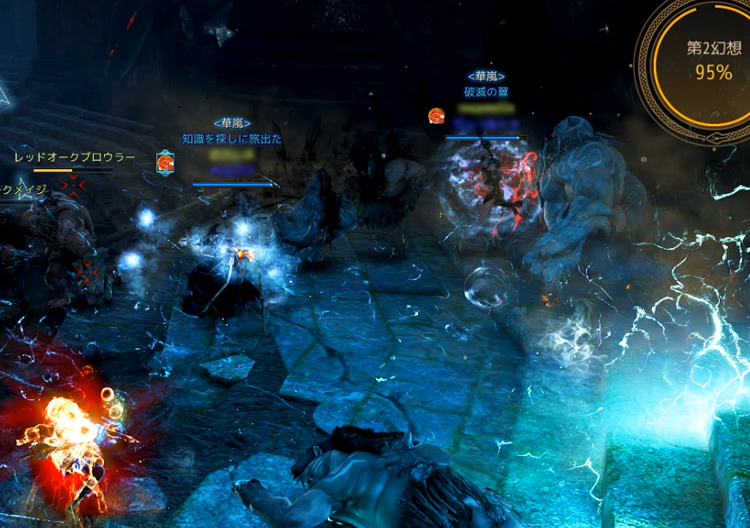750x528 pixels.
Task: Select the レッドオークブロウラー enemy nameplate
Action: 75,157
